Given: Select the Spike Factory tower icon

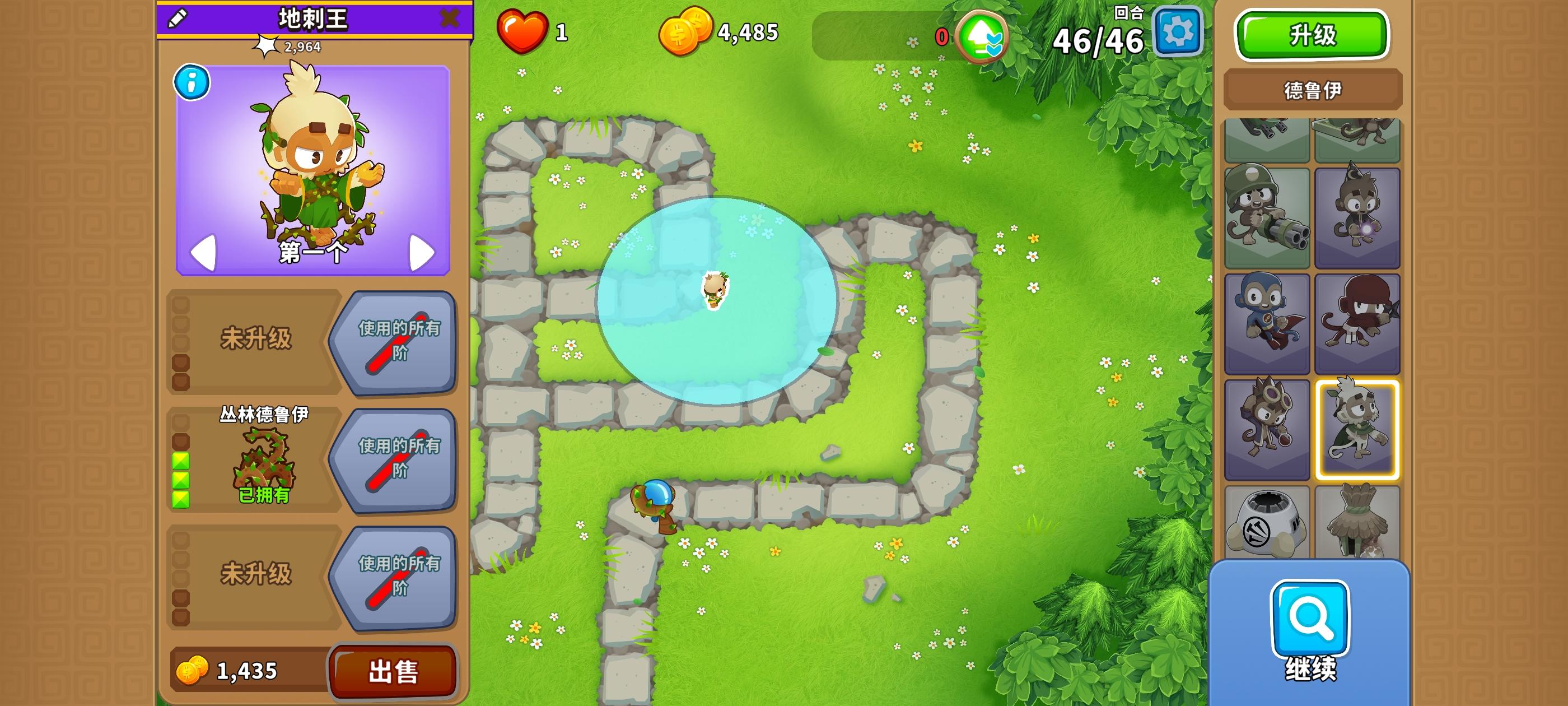Looking at the screenshot, I should point(1266,522).
